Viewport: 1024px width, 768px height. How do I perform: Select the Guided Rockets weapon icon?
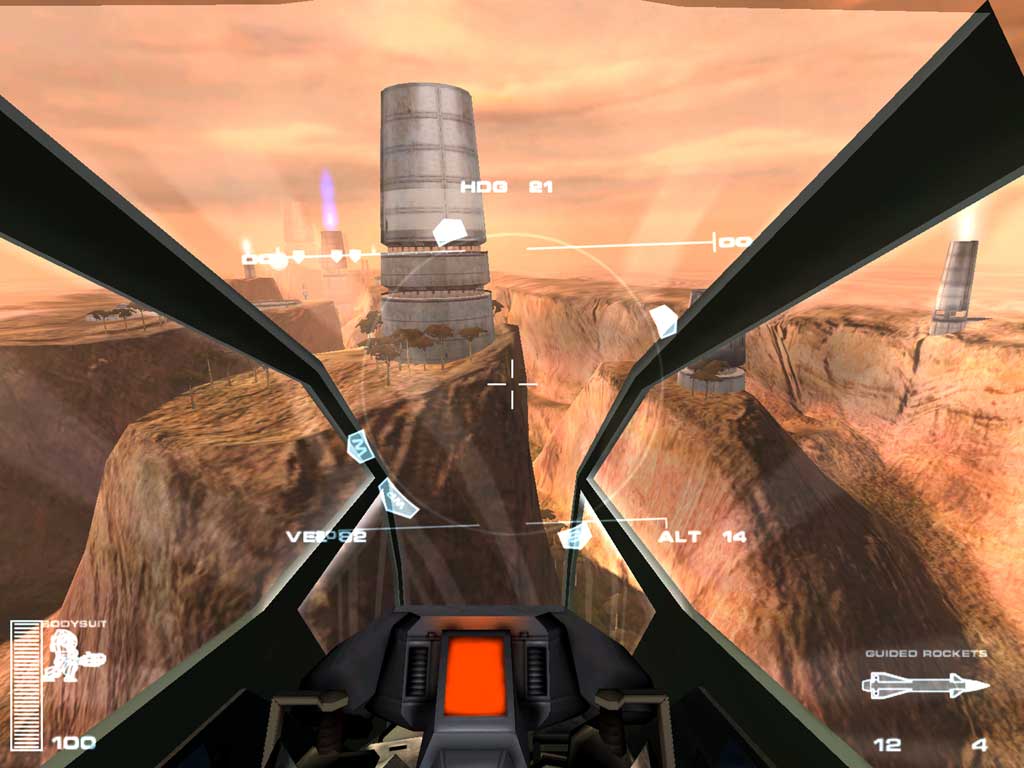coord(925,686)
